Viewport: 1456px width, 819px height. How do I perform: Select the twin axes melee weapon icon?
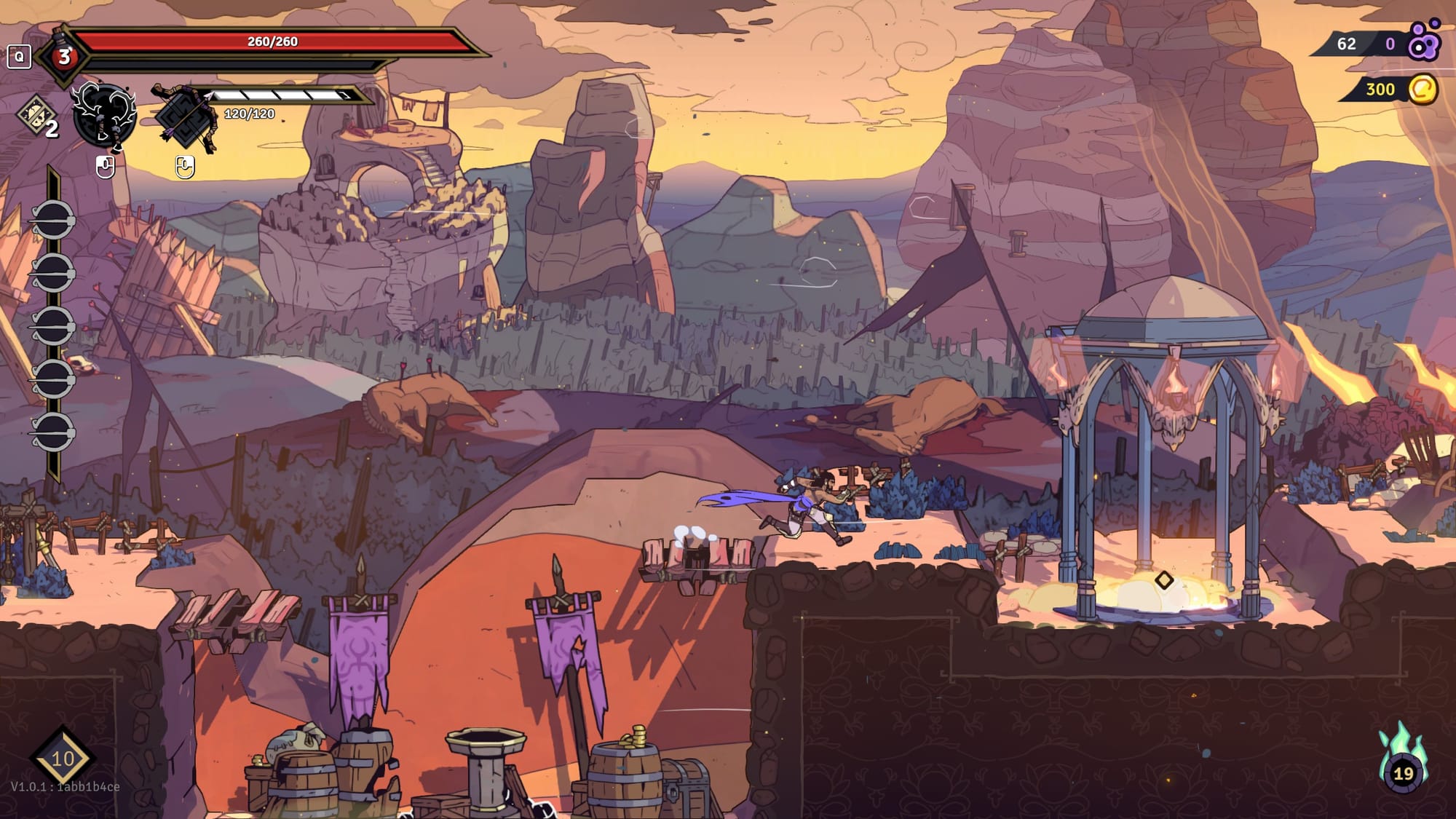tap(105, 115)
